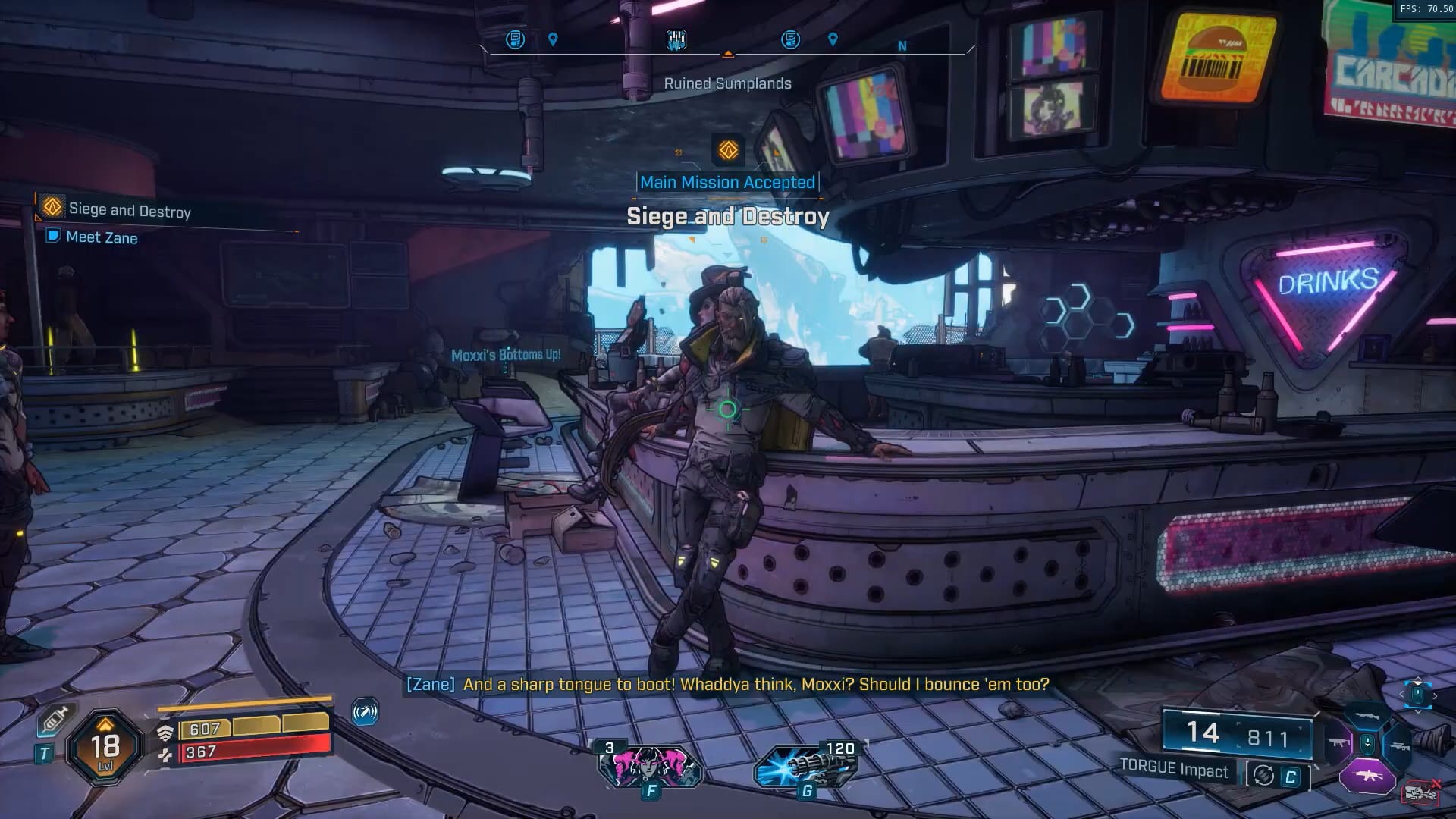1456x819 pixels.
Task: Select the purple assault rifle weapon slot
Action: (1367, 777)
